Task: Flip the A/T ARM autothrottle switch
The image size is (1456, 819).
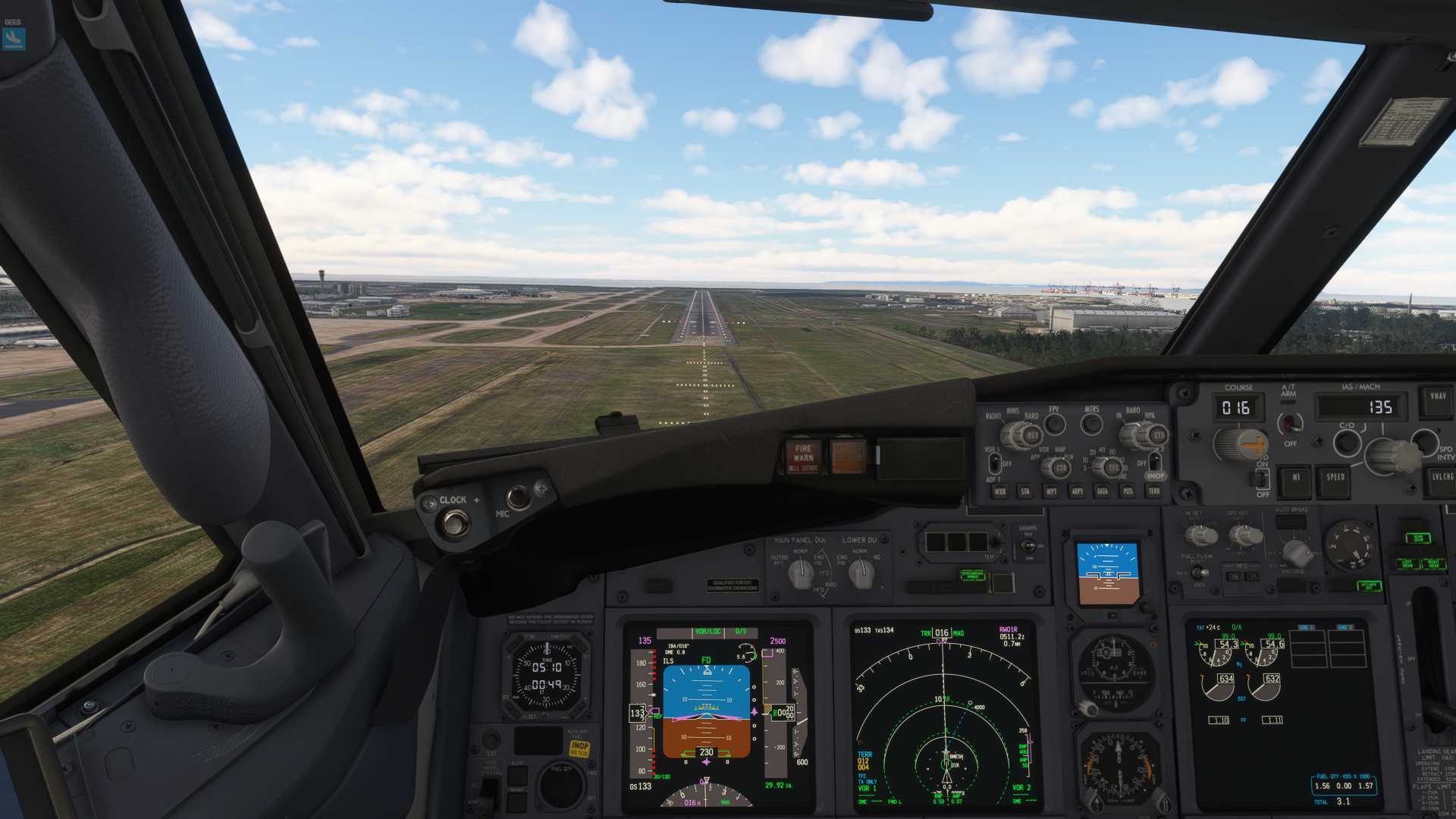Action: pos(1288,422)
